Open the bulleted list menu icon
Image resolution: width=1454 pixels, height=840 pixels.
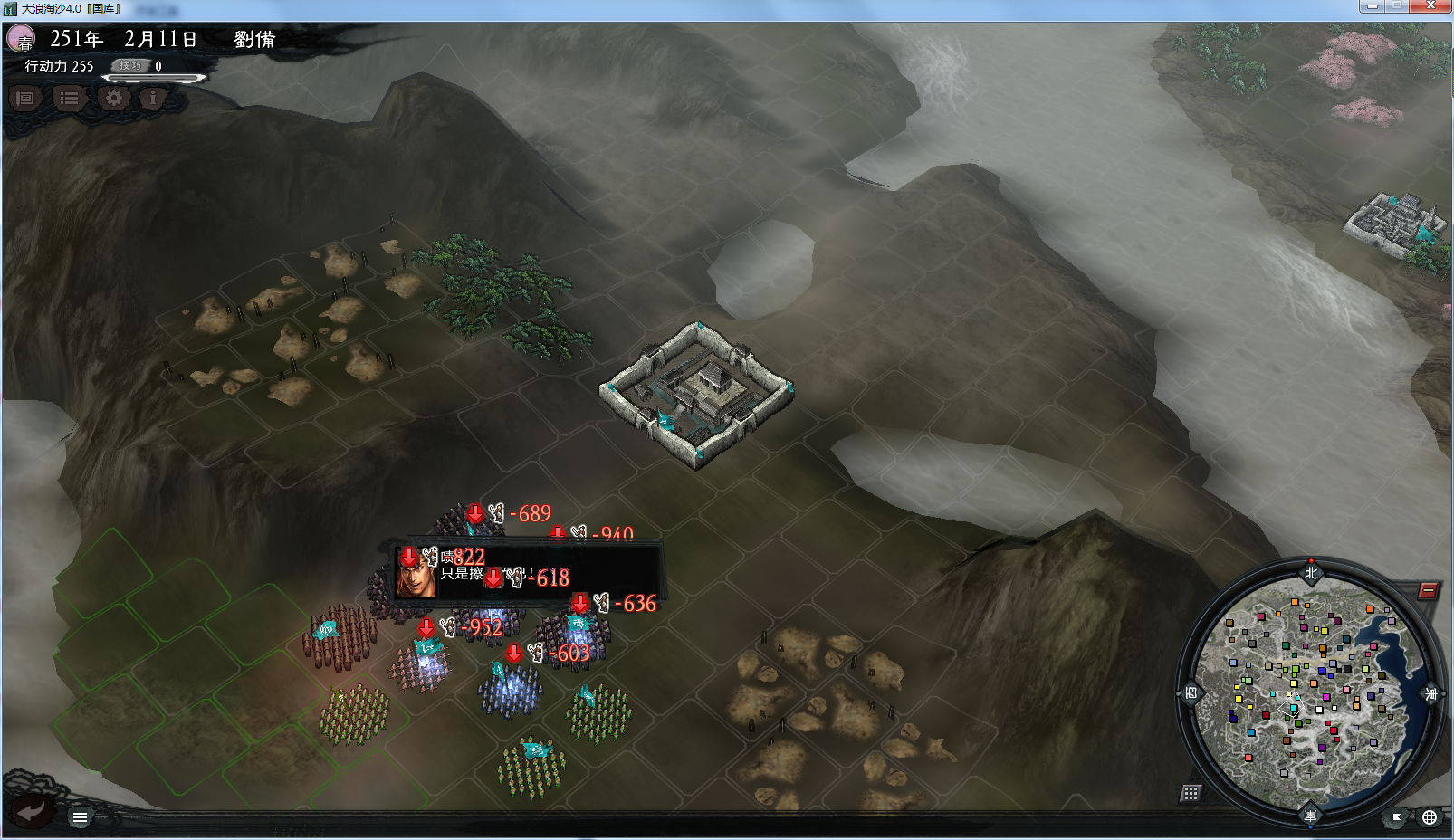(69, 98)
